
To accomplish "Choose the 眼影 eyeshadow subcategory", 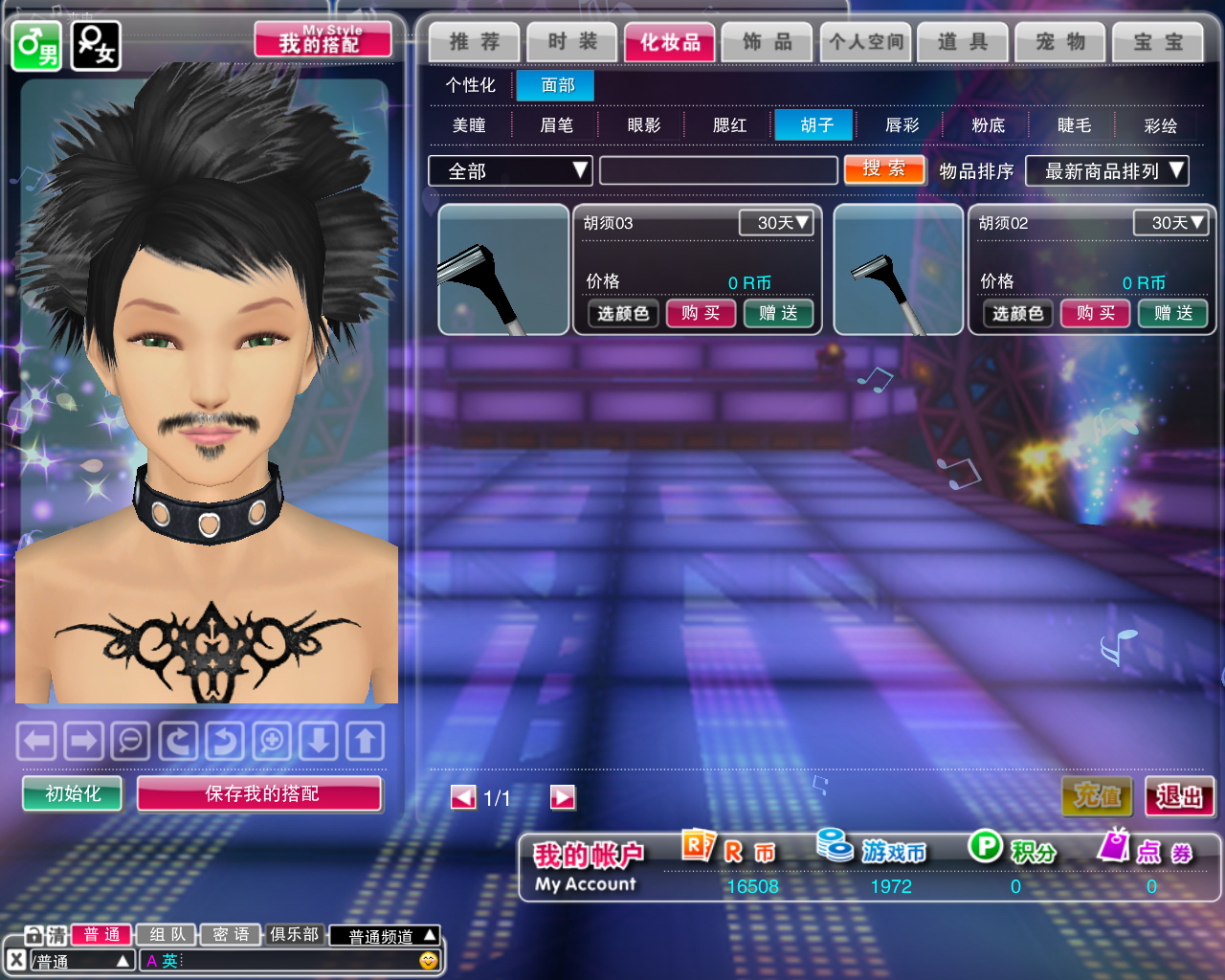I will 644,125.
